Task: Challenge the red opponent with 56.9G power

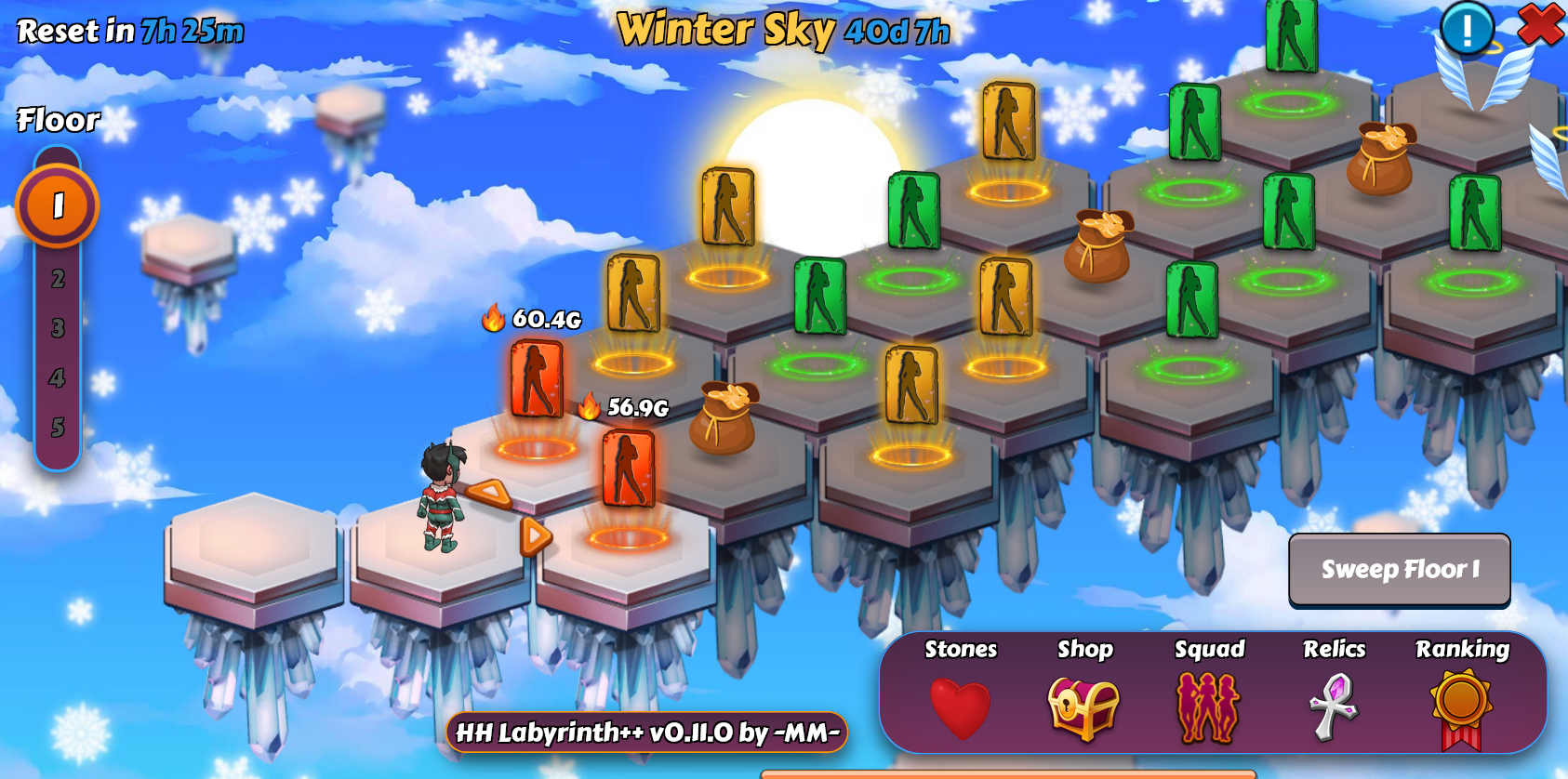Action: [x=629, y=468]
